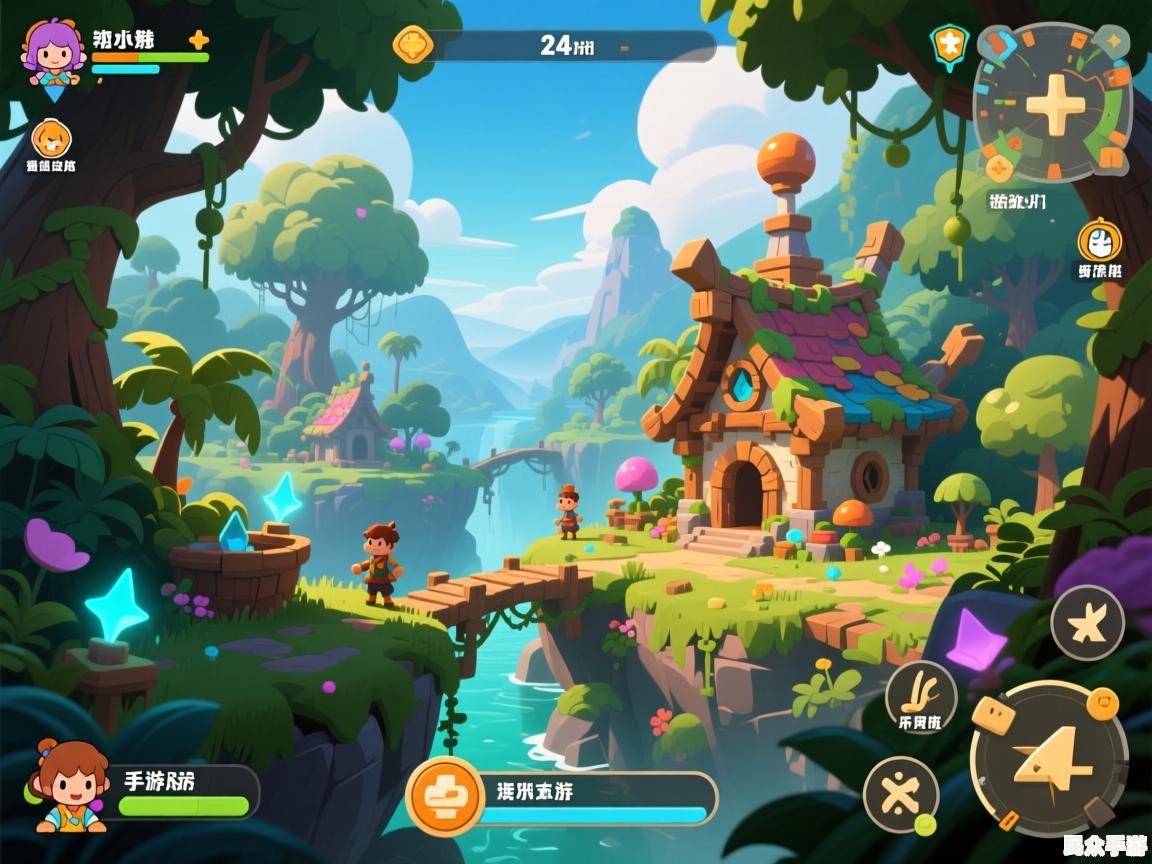Viewport: 1152px width, 864px height.
Task: Activate the star-shaped skill button
Action: click(x=1087, y=622)
